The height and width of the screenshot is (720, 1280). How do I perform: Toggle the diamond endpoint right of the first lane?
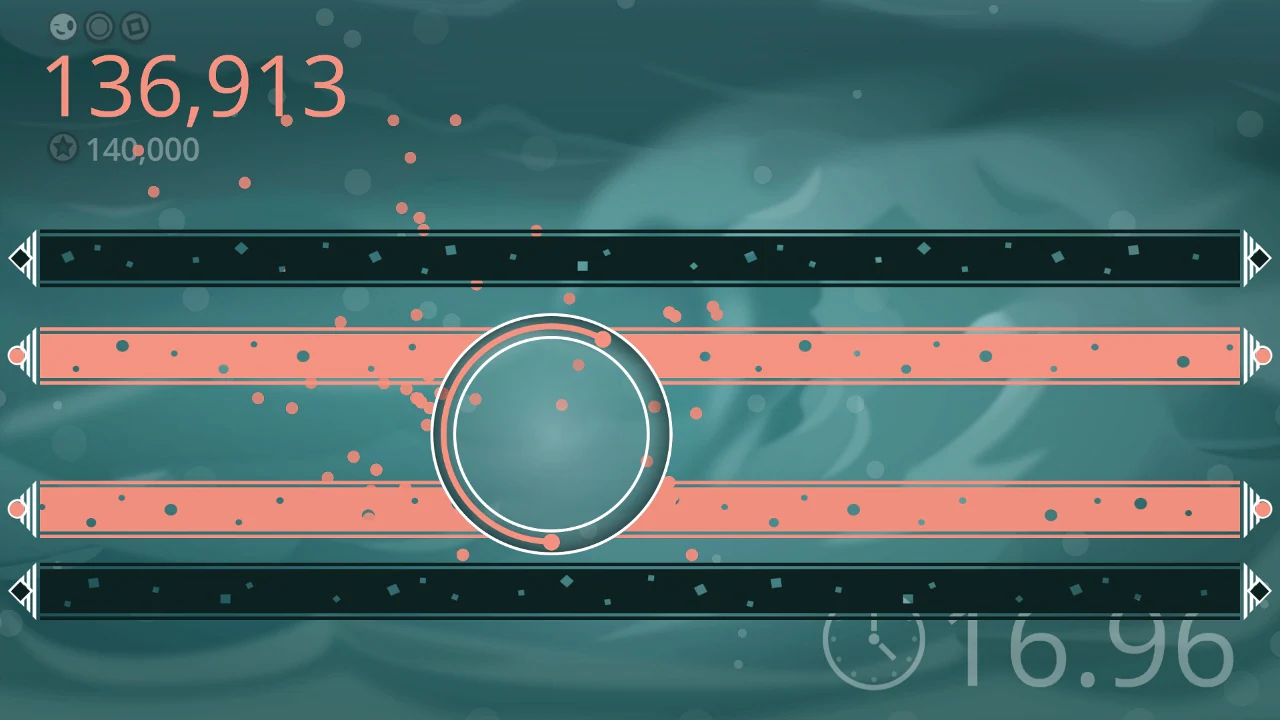tap(1260, 258)
